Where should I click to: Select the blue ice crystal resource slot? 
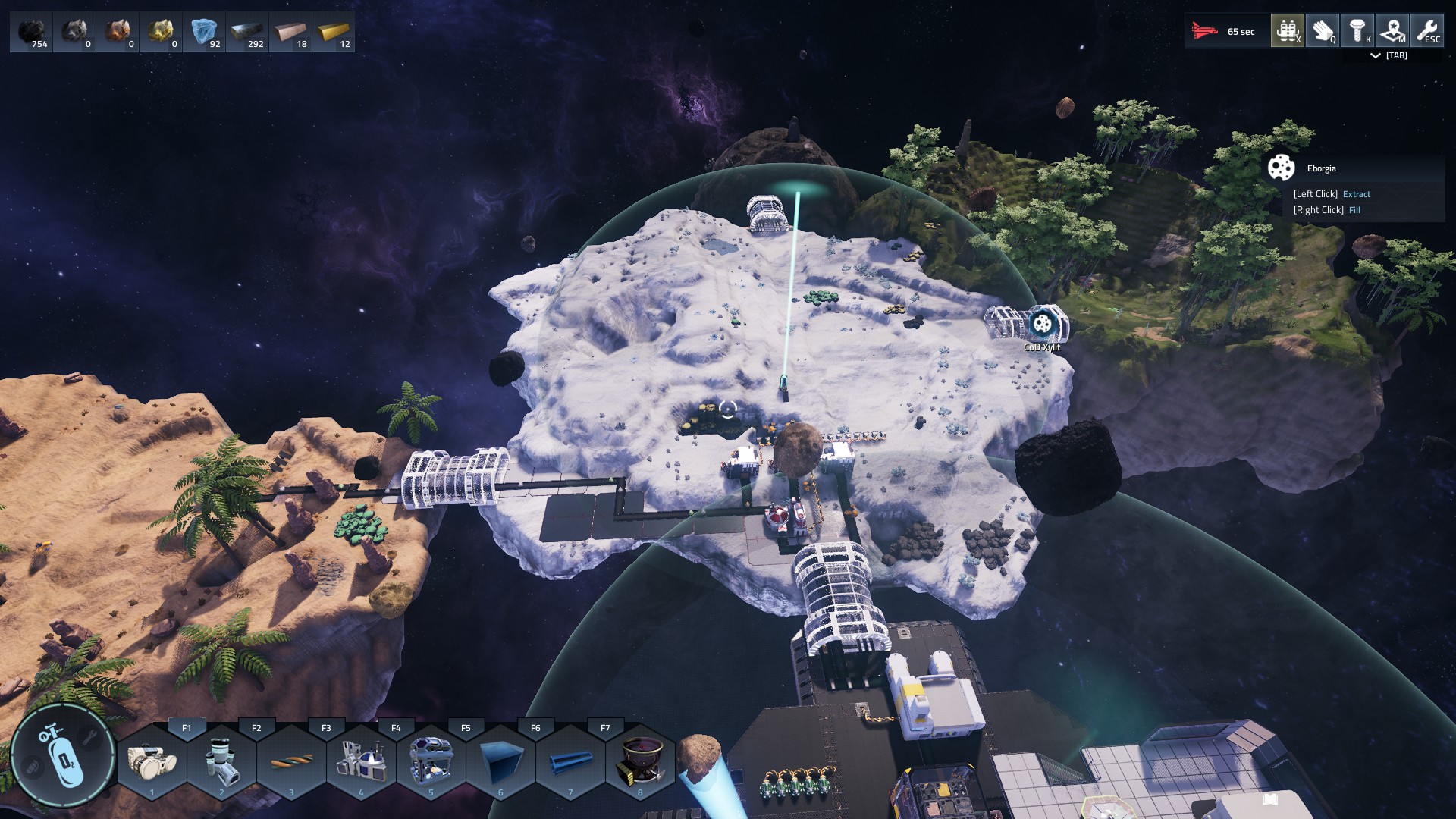point(204,32)
